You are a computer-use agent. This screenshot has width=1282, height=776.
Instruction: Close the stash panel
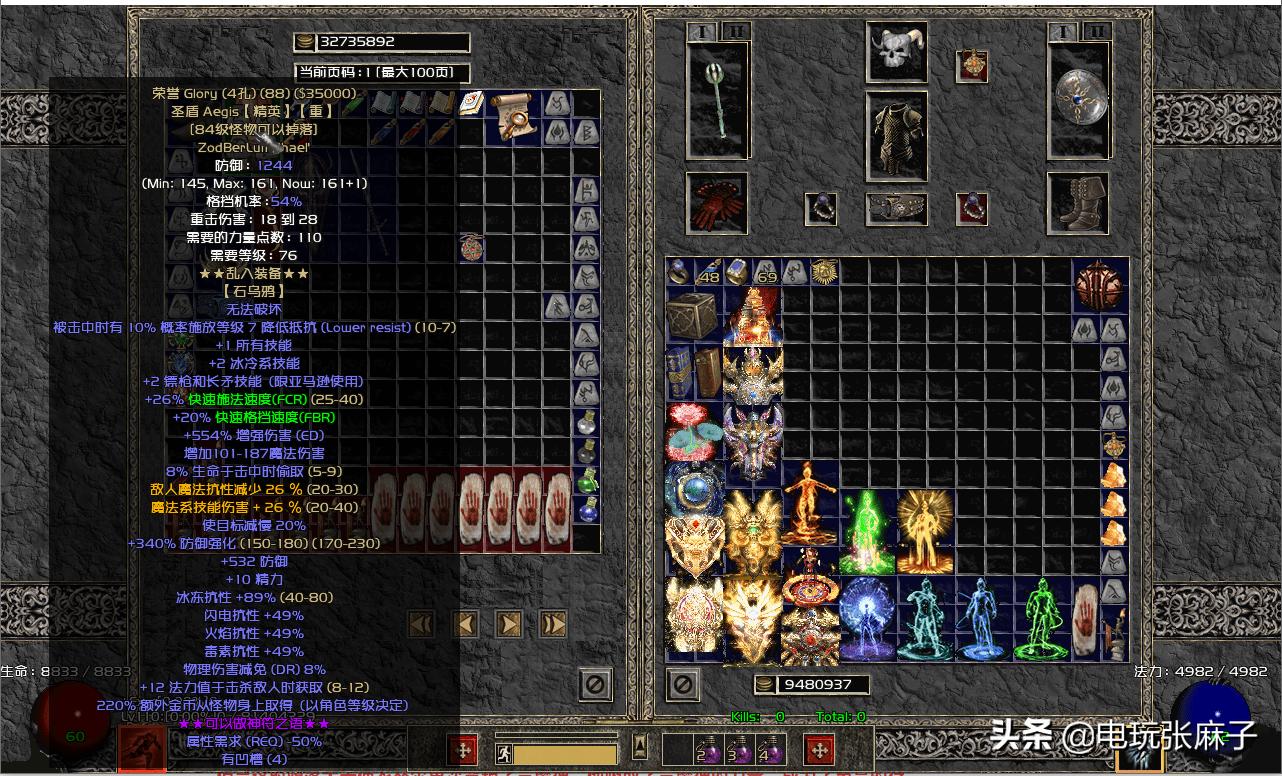[595, 685]
